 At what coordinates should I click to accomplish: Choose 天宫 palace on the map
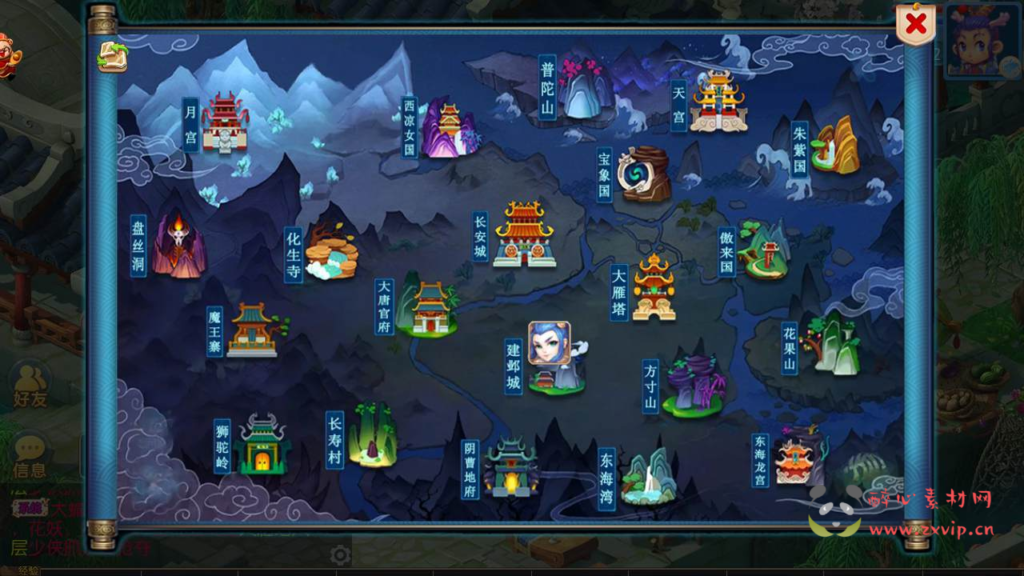pos(718,102)
